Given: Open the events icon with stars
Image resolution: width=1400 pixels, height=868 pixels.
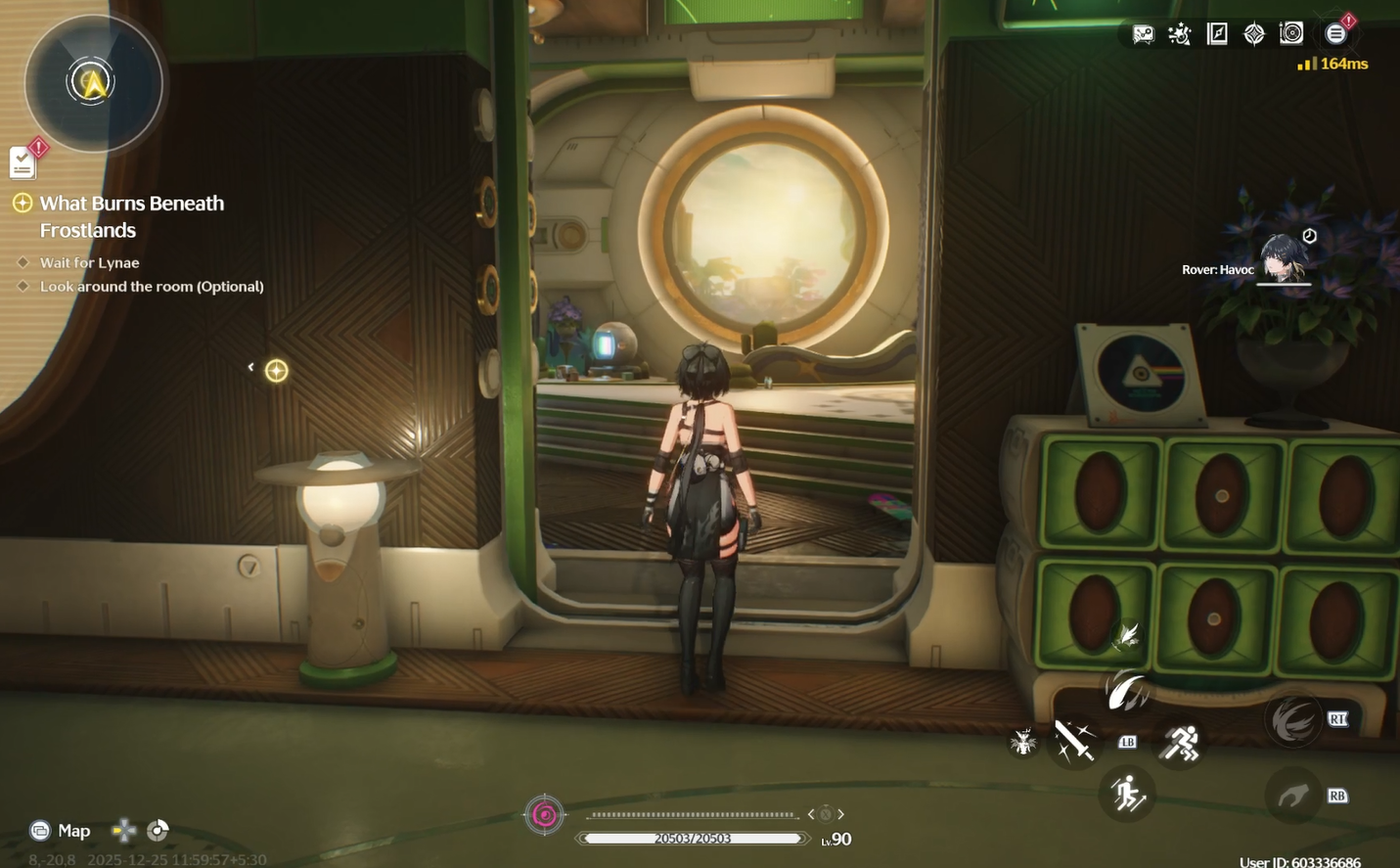Looking at the screenshot, I should [x=1180, y=34].
